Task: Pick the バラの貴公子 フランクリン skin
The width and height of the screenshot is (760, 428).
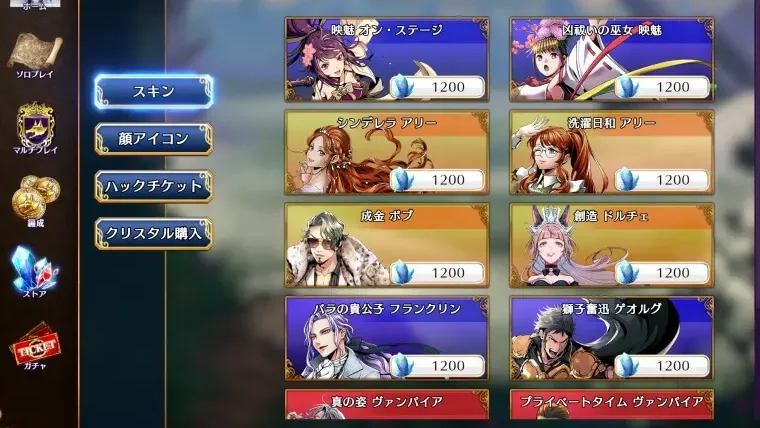Action: coord(386,337)
